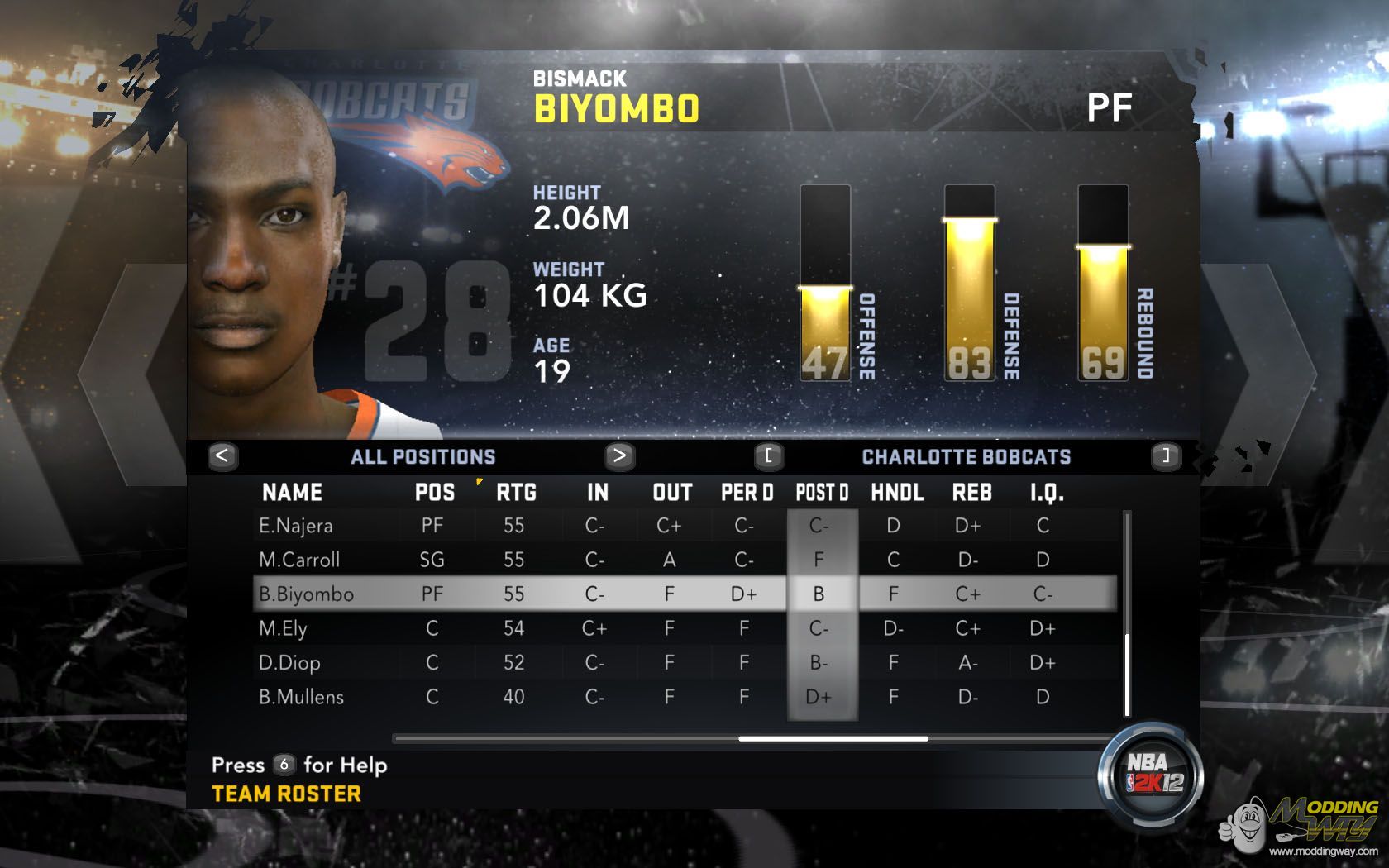Screen dimensions: 1389x868
Task: Sort players by POS column
Action: pyautogui.click(x=435, y=493)
